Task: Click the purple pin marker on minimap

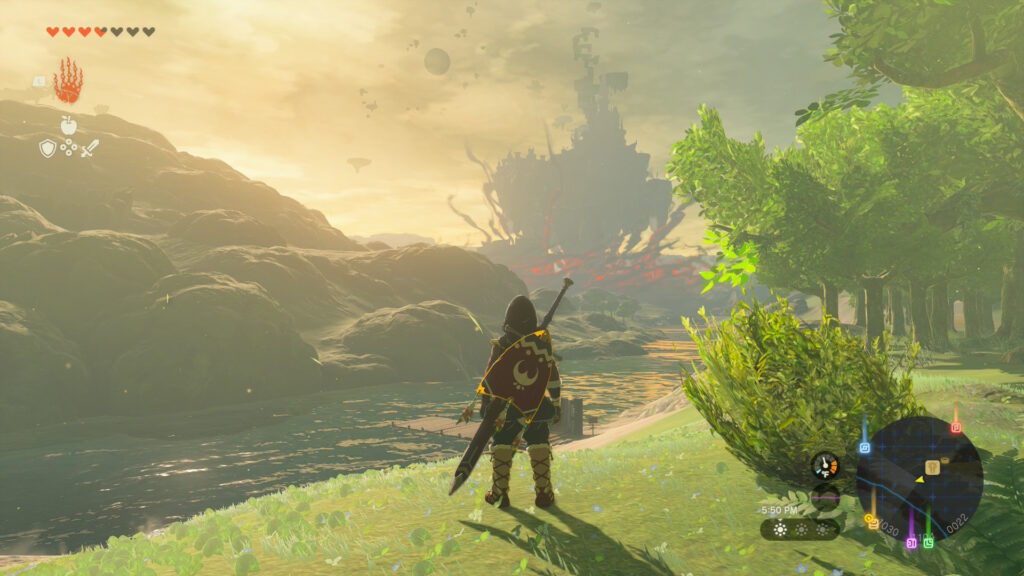Action: [x=911, y=542]
